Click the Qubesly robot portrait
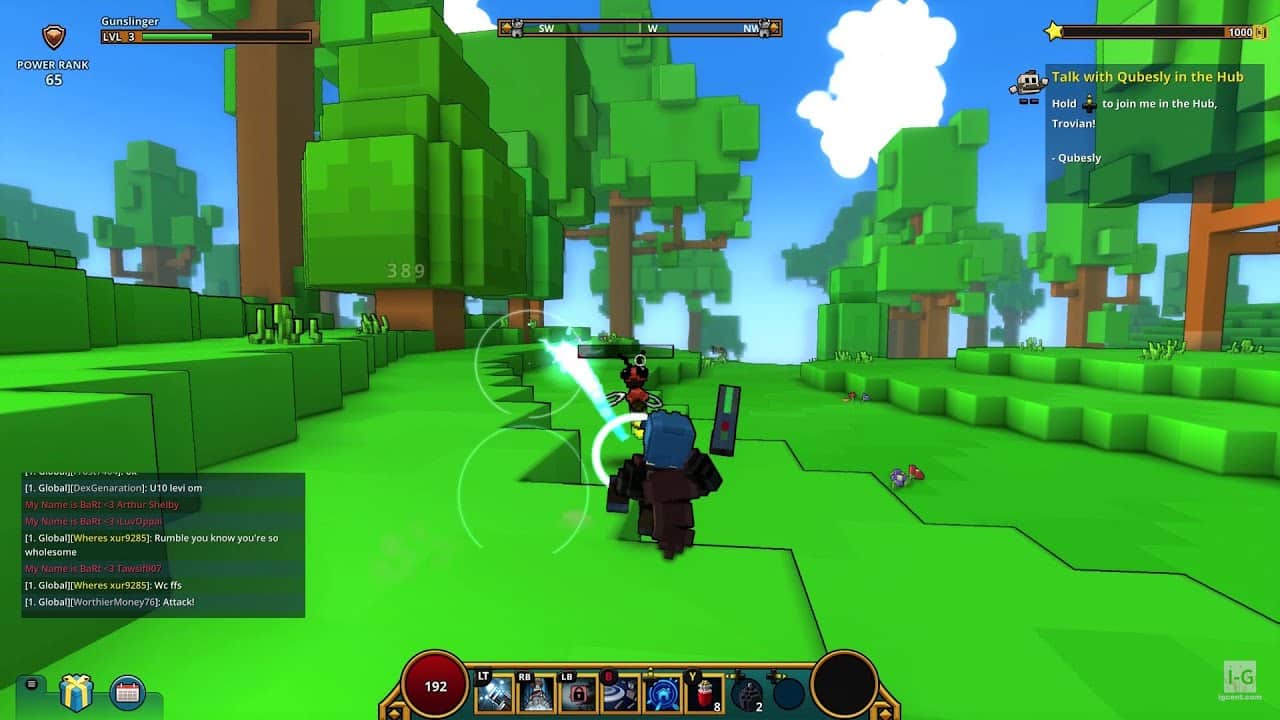1280x720 pixels. pos(1028,83)
